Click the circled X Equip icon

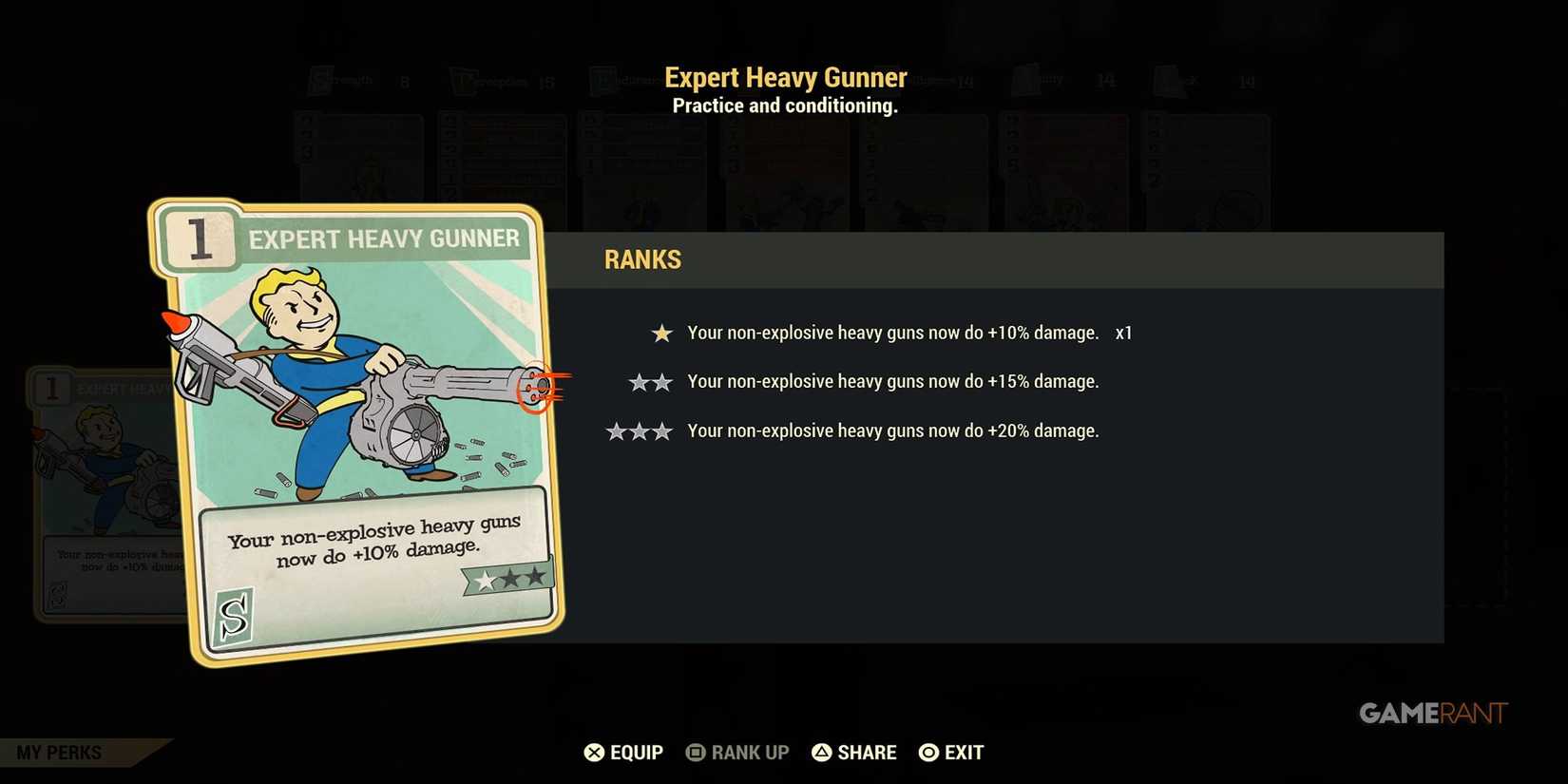click(x=594, y=752)
